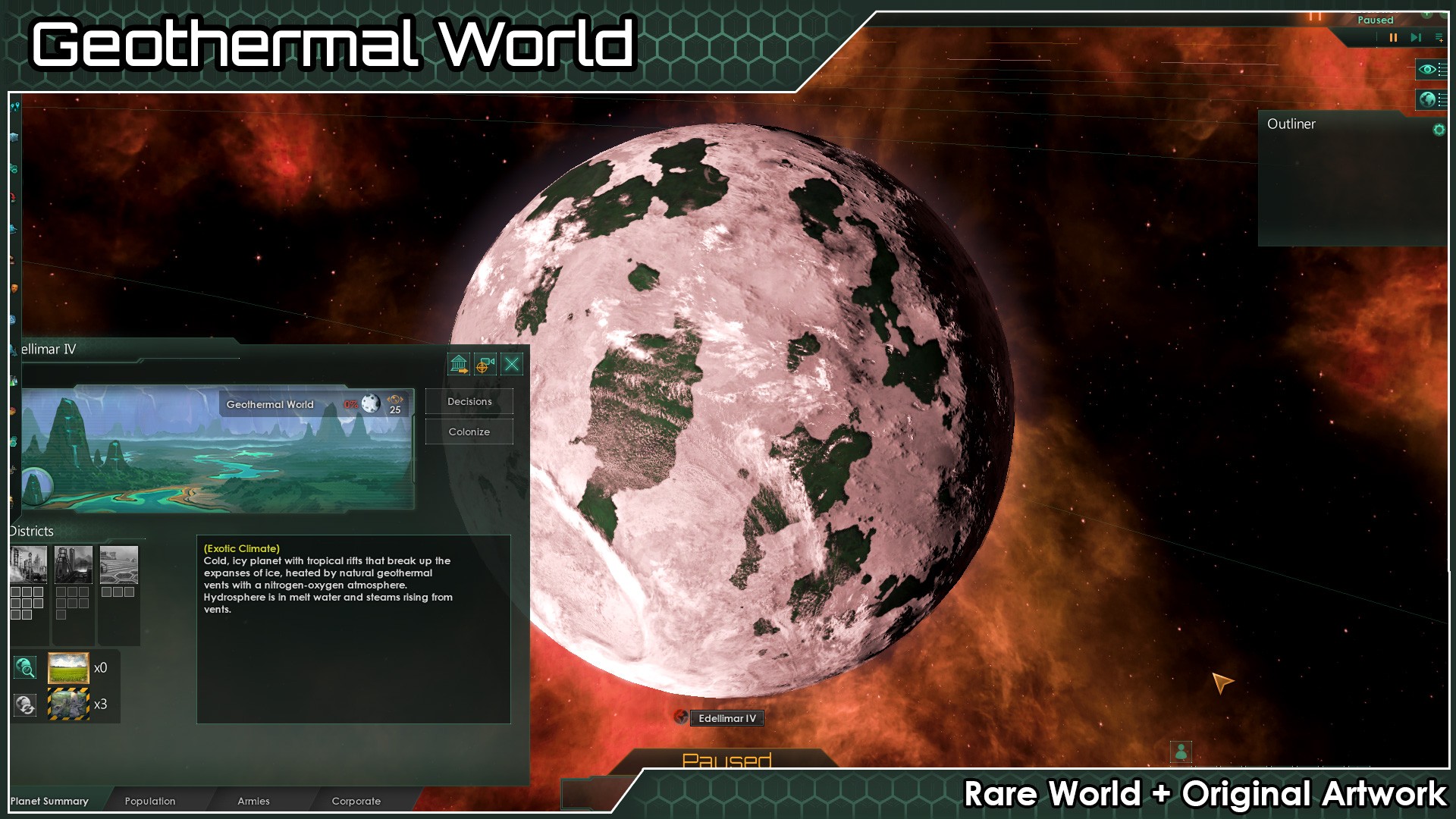Click the globe with arrows terraform icon

point(25,704)
